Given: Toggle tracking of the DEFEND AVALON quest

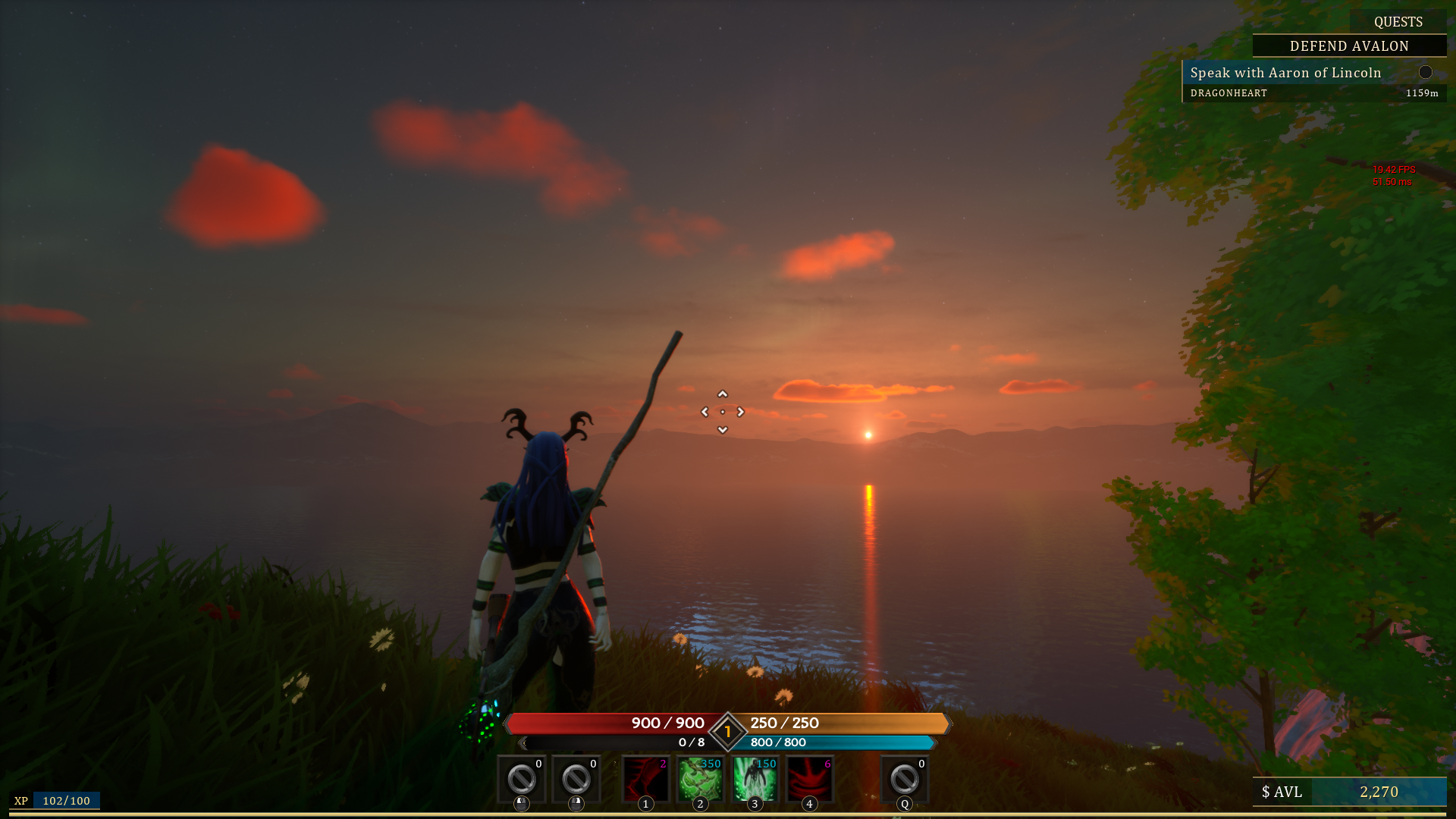Looking at the screenshot, I should (1348, 46).
